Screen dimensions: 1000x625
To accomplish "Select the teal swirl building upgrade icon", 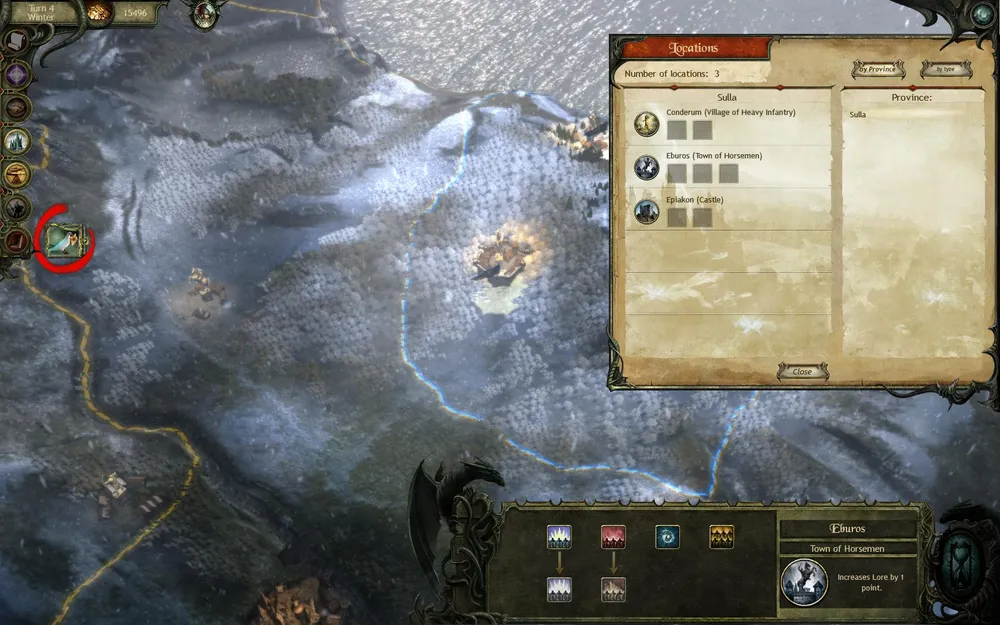I will pos(667,537).
